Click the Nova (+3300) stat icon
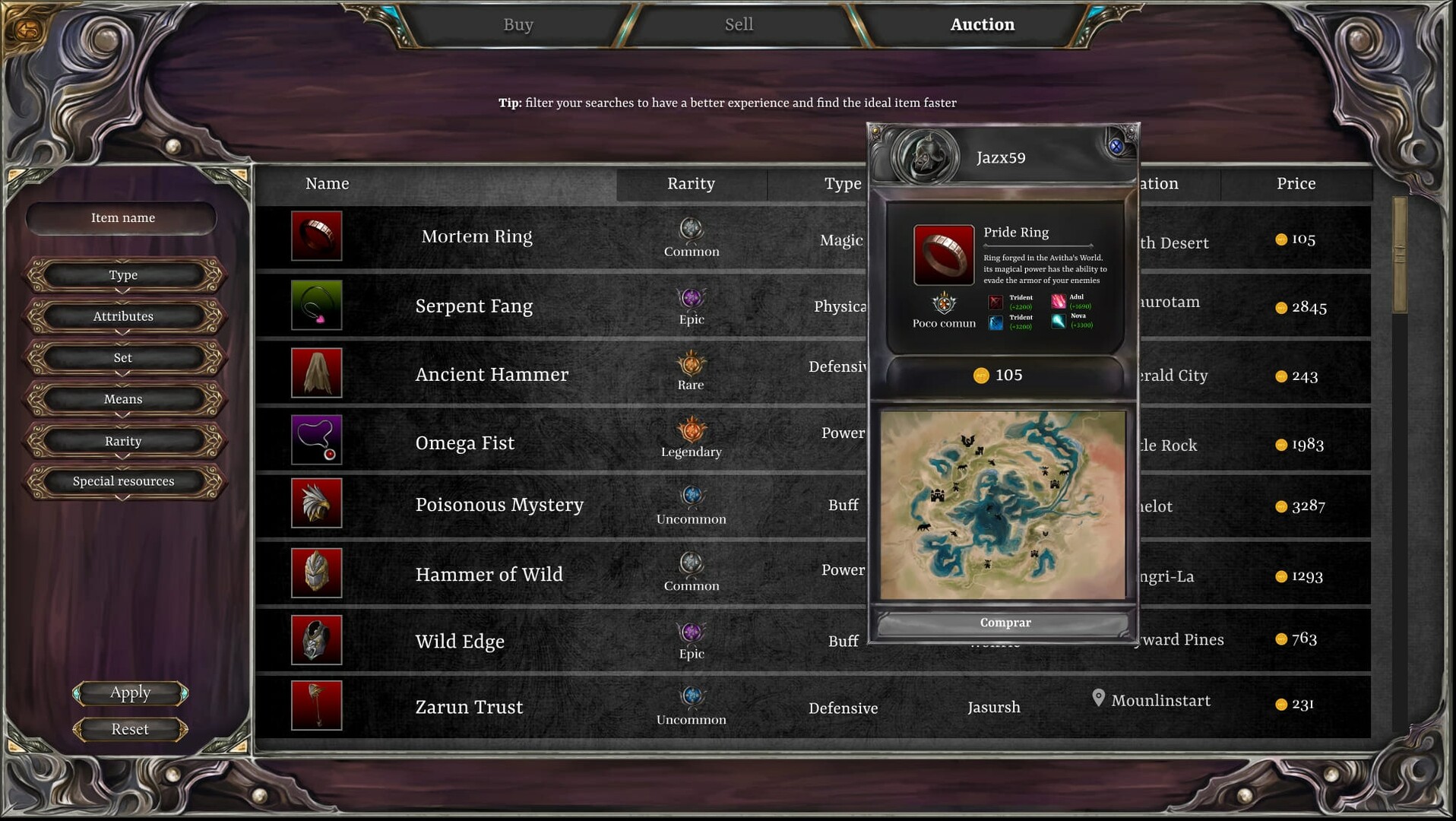The height and width of the screenshot is (821, 1456). tap(1058, 320)
